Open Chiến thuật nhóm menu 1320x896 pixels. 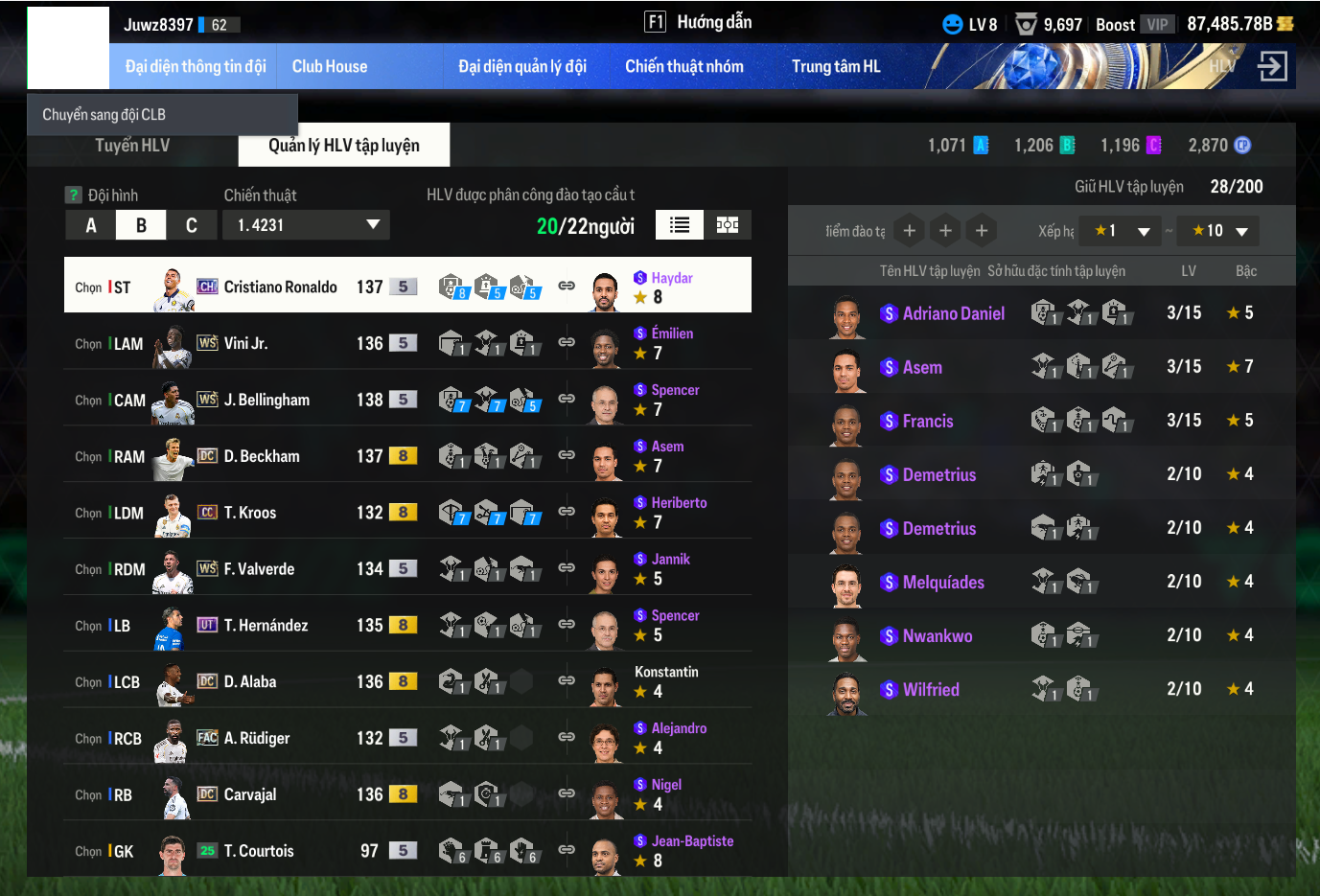684,66
